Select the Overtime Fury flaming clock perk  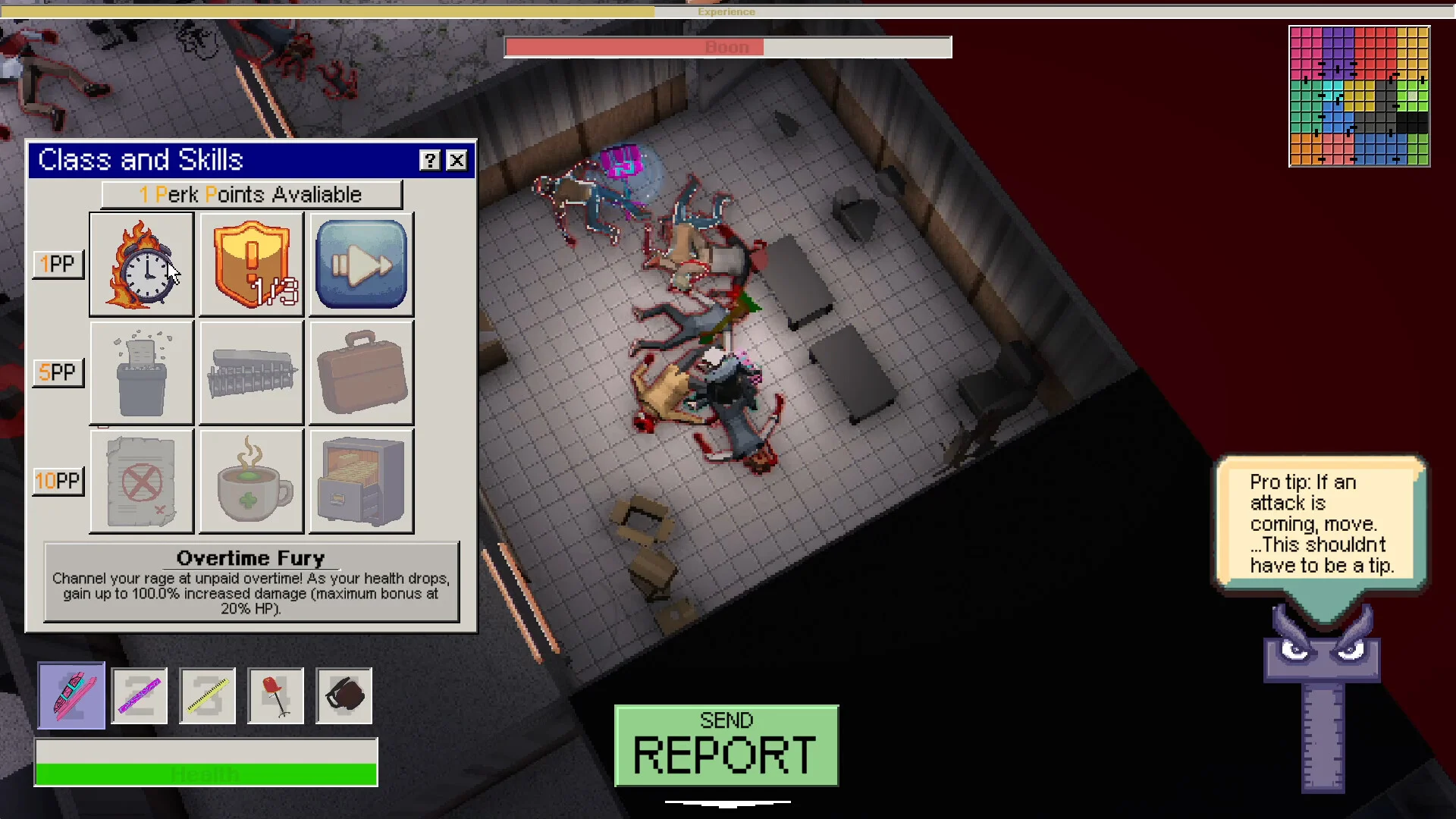pos(142,264)
